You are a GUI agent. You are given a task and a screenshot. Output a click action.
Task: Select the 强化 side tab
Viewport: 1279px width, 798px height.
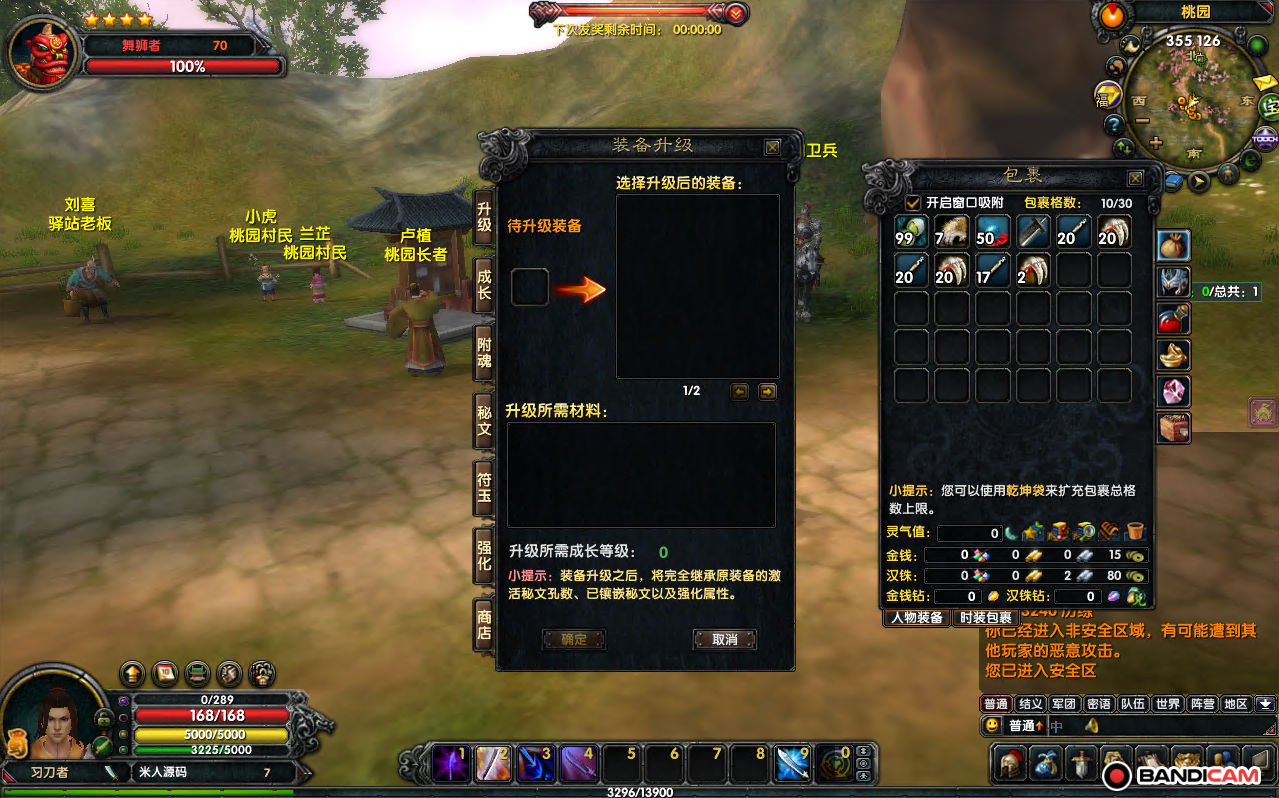[x=484, y=555]
